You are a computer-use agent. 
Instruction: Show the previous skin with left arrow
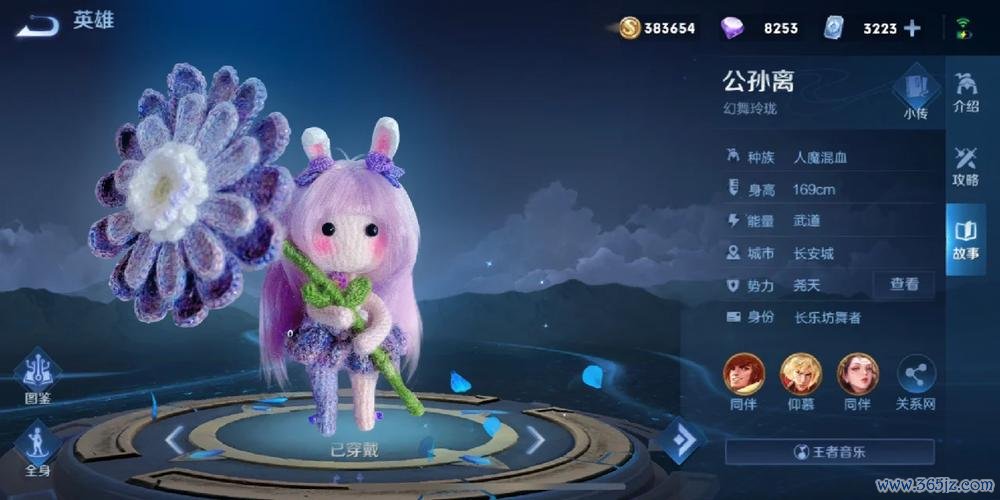(174, 439)
